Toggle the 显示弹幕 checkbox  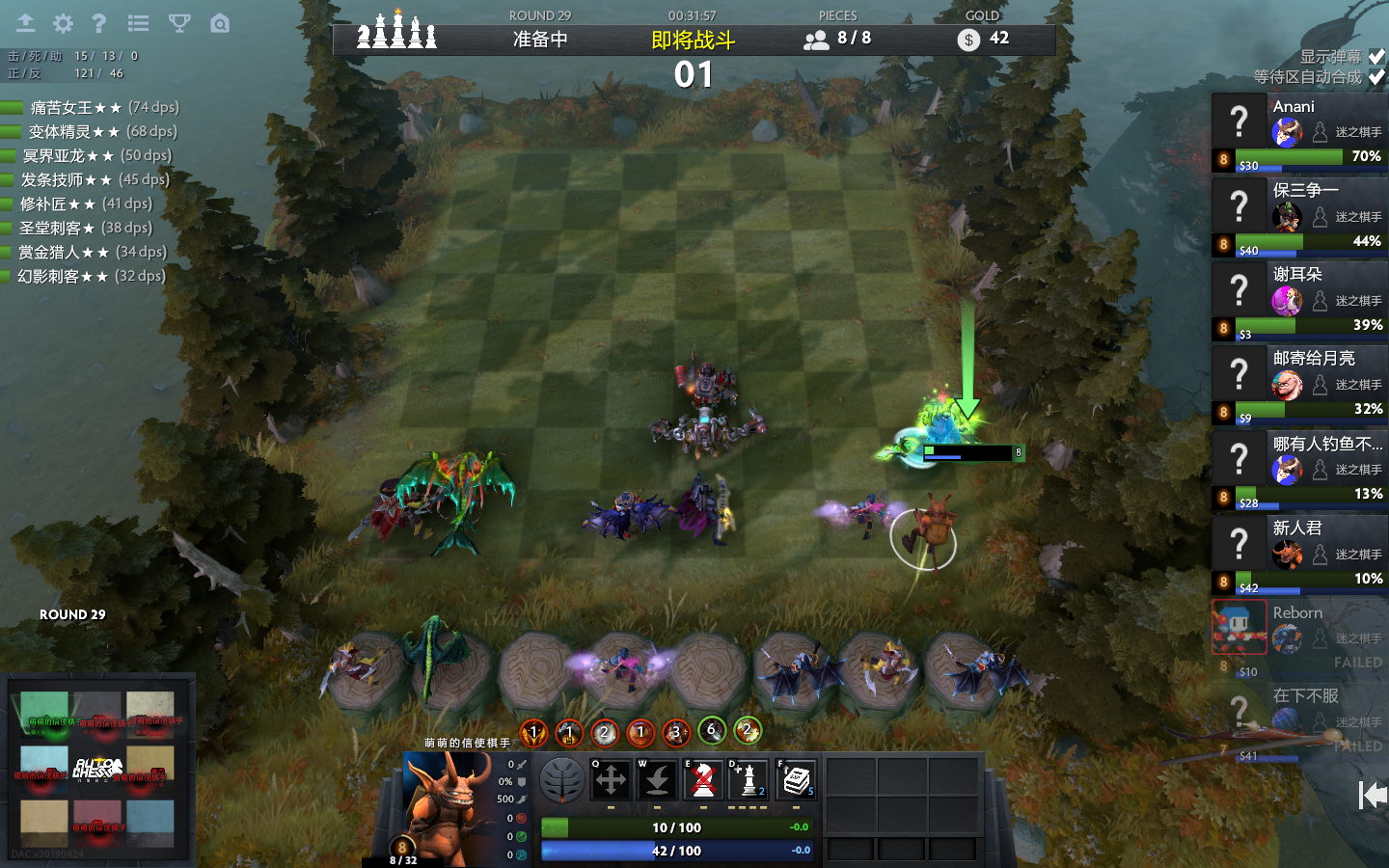pyautogui.click(x=1376, y=57)
